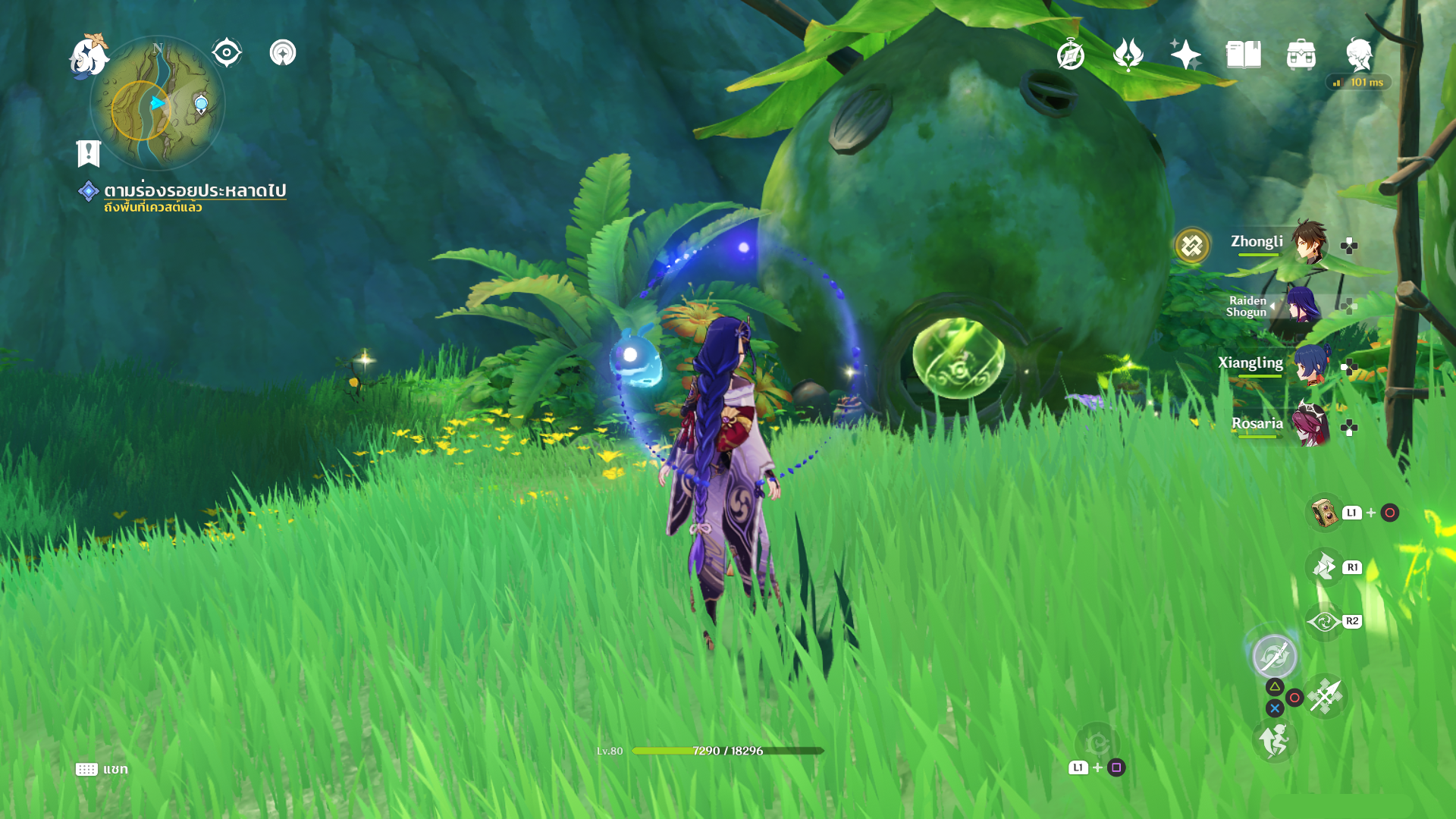1456x819 pixels.
Task: Trigger the normal attack sword icon
Action: point(1326,695)
